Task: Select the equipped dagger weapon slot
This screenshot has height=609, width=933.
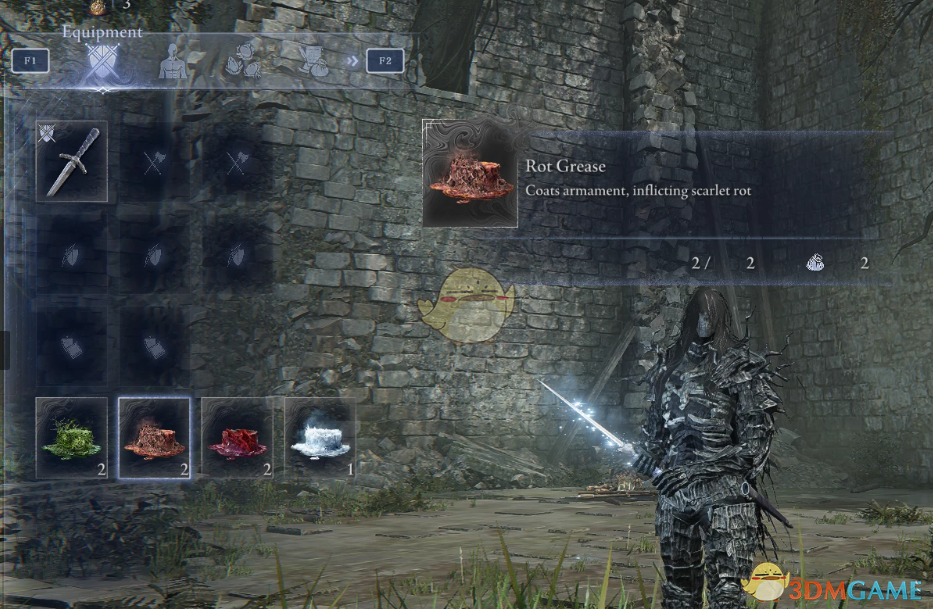Action: click(72, 162)
